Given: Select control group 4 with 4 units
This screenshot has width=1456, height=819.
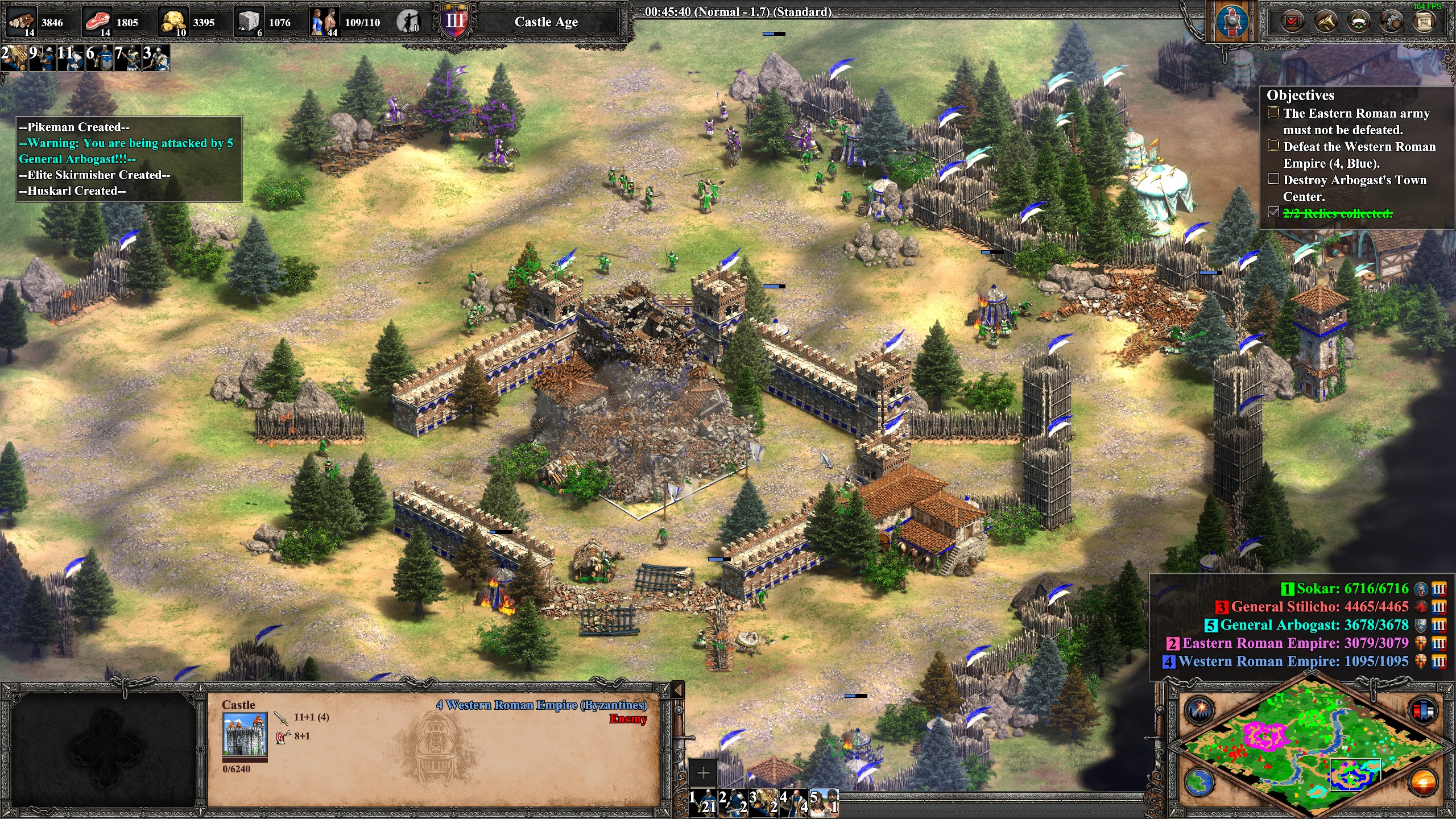Looking at the screenshot, I should pyautogui.click(x=793, y=803).
